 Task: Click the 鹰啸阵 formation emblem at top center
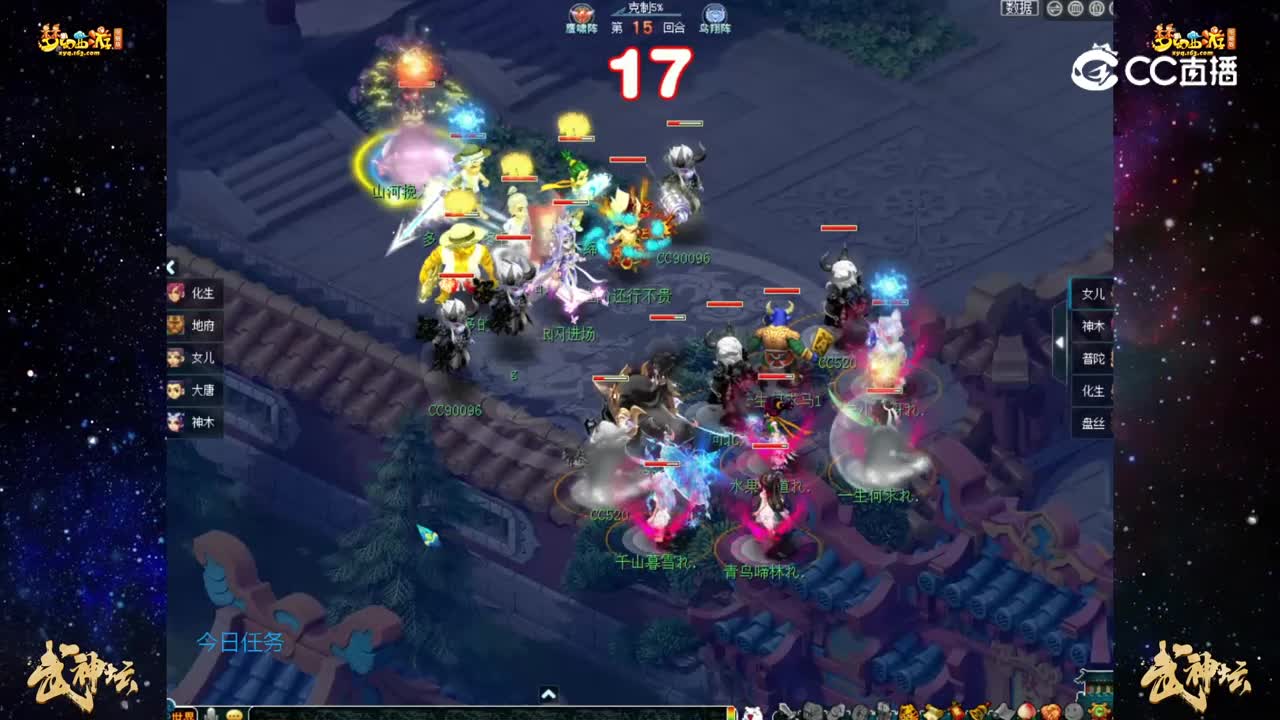tap(580, 14)
